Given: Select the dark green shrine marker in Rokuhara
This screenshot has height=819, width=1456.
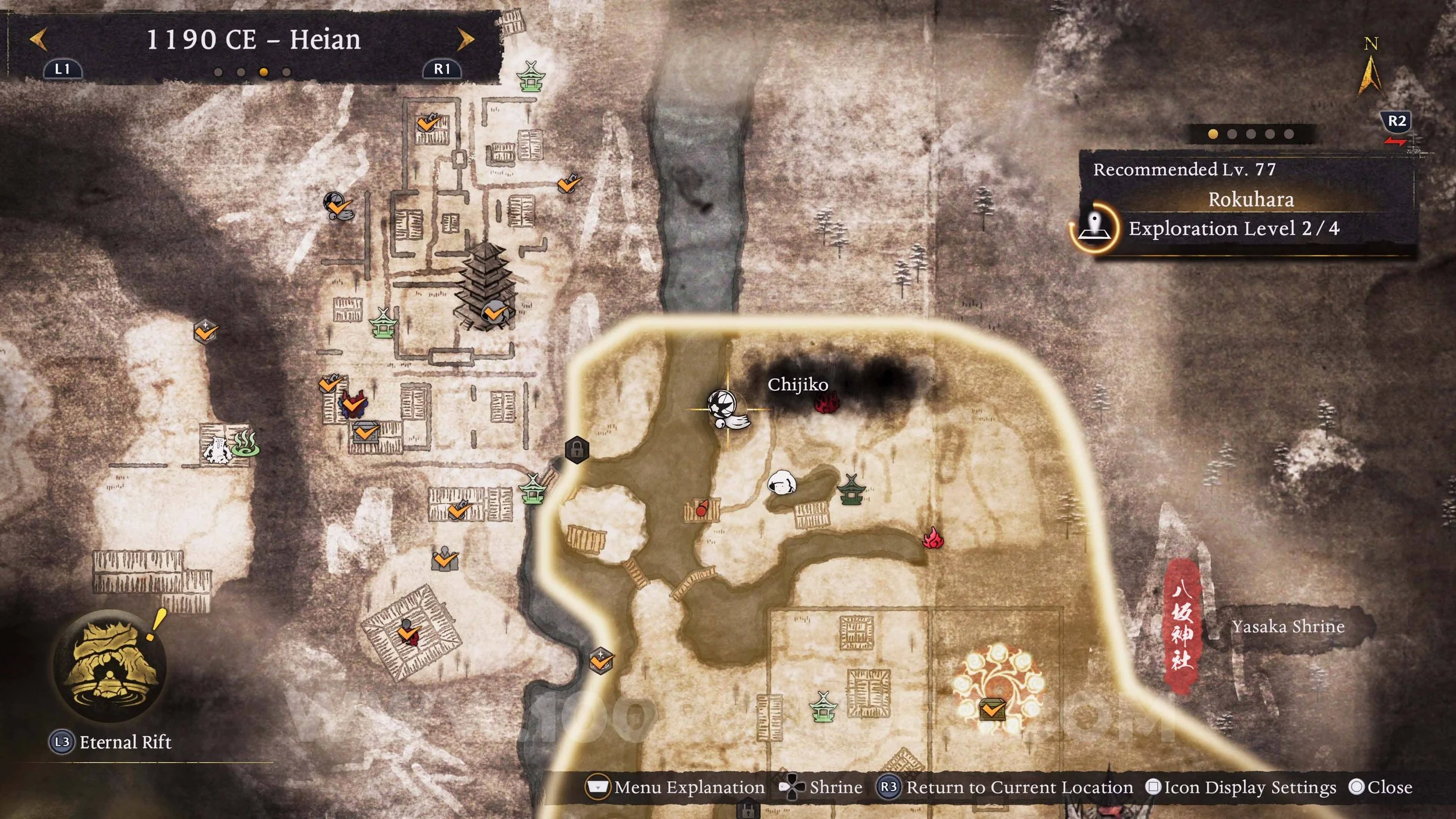Looking at the screenshot, I should coord(851,489).
